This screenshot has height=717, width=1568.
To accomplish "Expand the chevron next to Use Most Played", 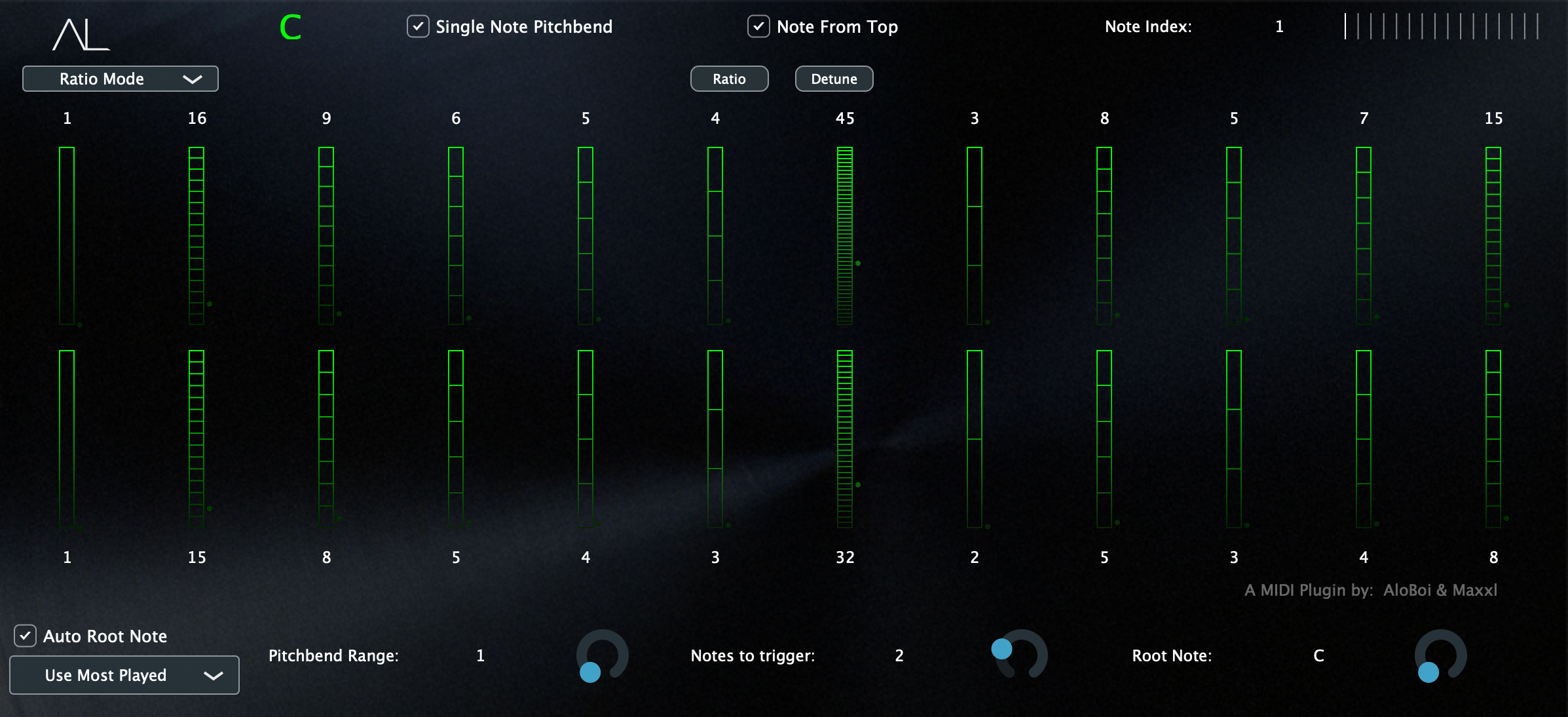I will pyautogui.click(x=213, y=675).
